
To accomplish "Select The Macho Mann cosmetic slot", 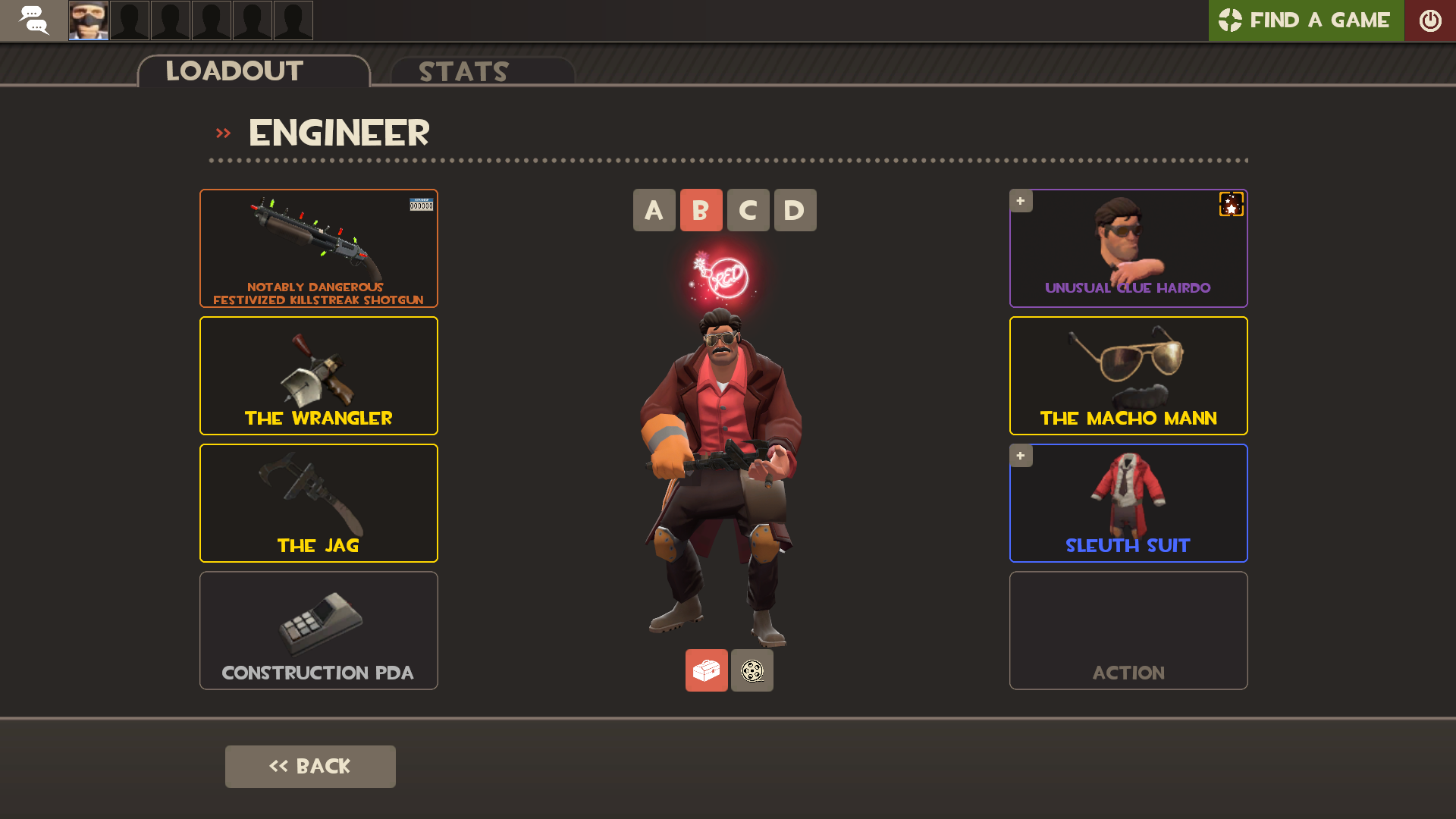I will (x=1128, y=375).
